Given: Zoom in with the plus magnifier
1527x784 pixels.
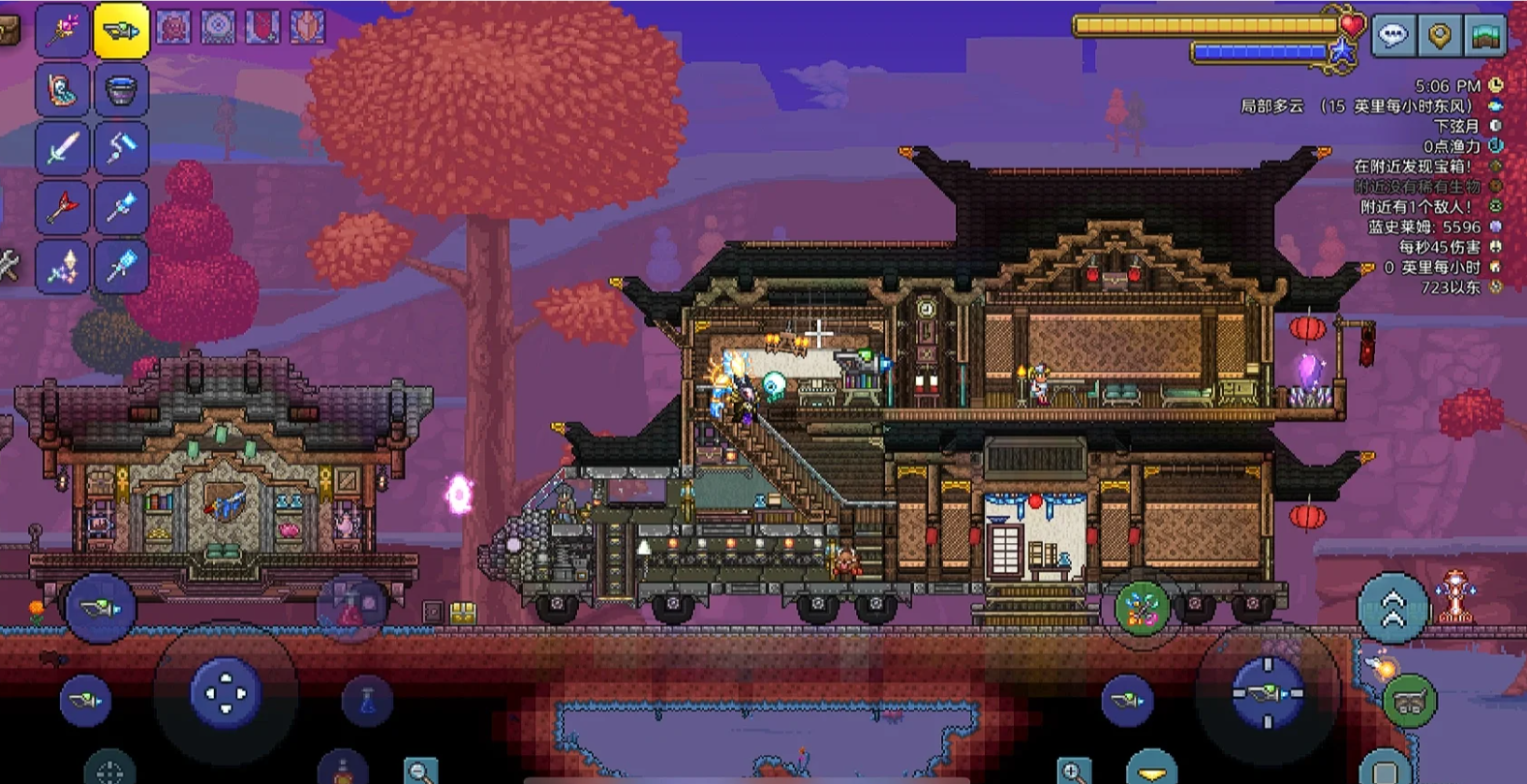Looking at the screenshot, I should (1073, 771).
